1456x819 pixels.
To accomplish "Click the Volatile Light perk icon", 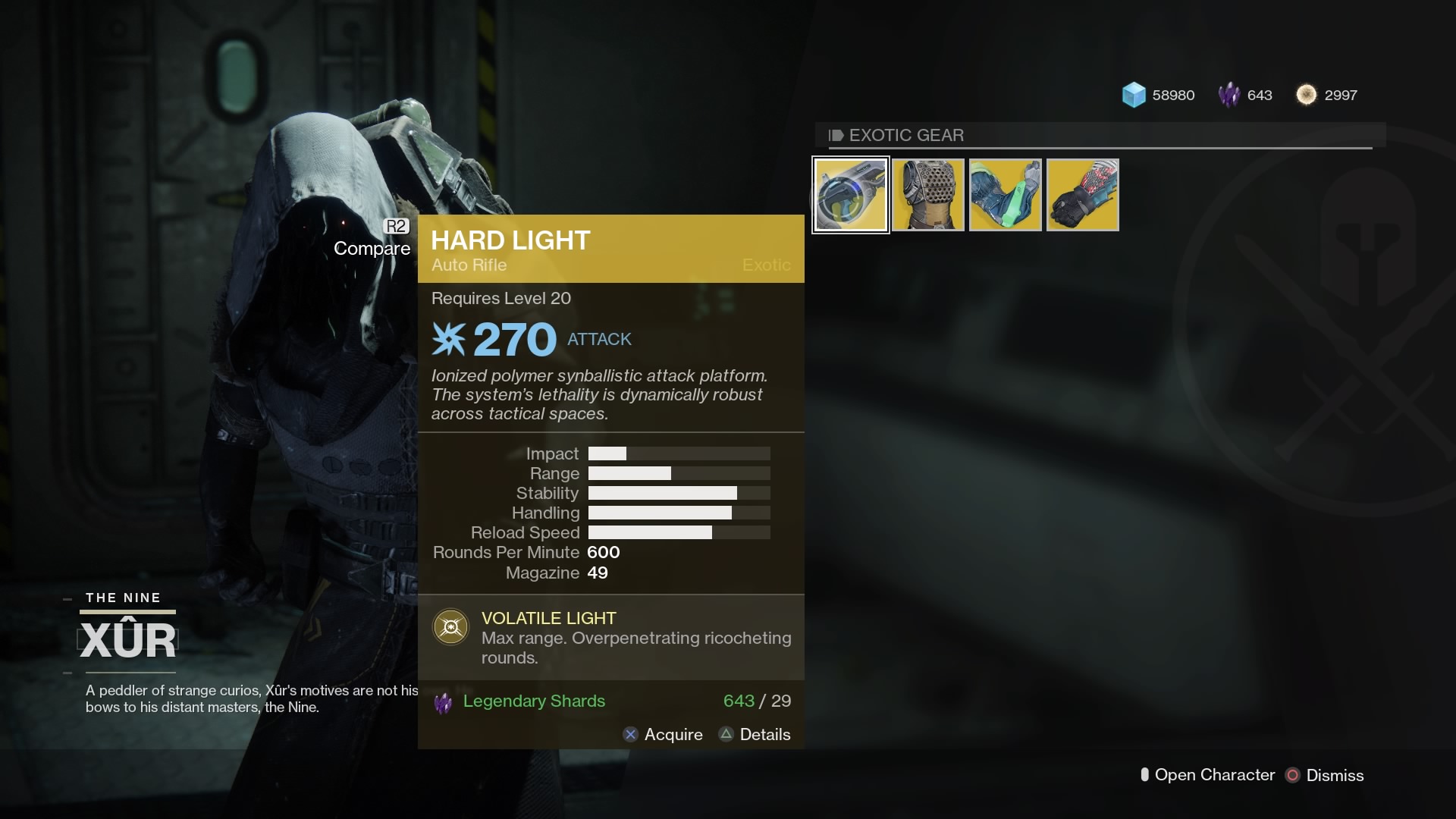I will click(450, 627).
